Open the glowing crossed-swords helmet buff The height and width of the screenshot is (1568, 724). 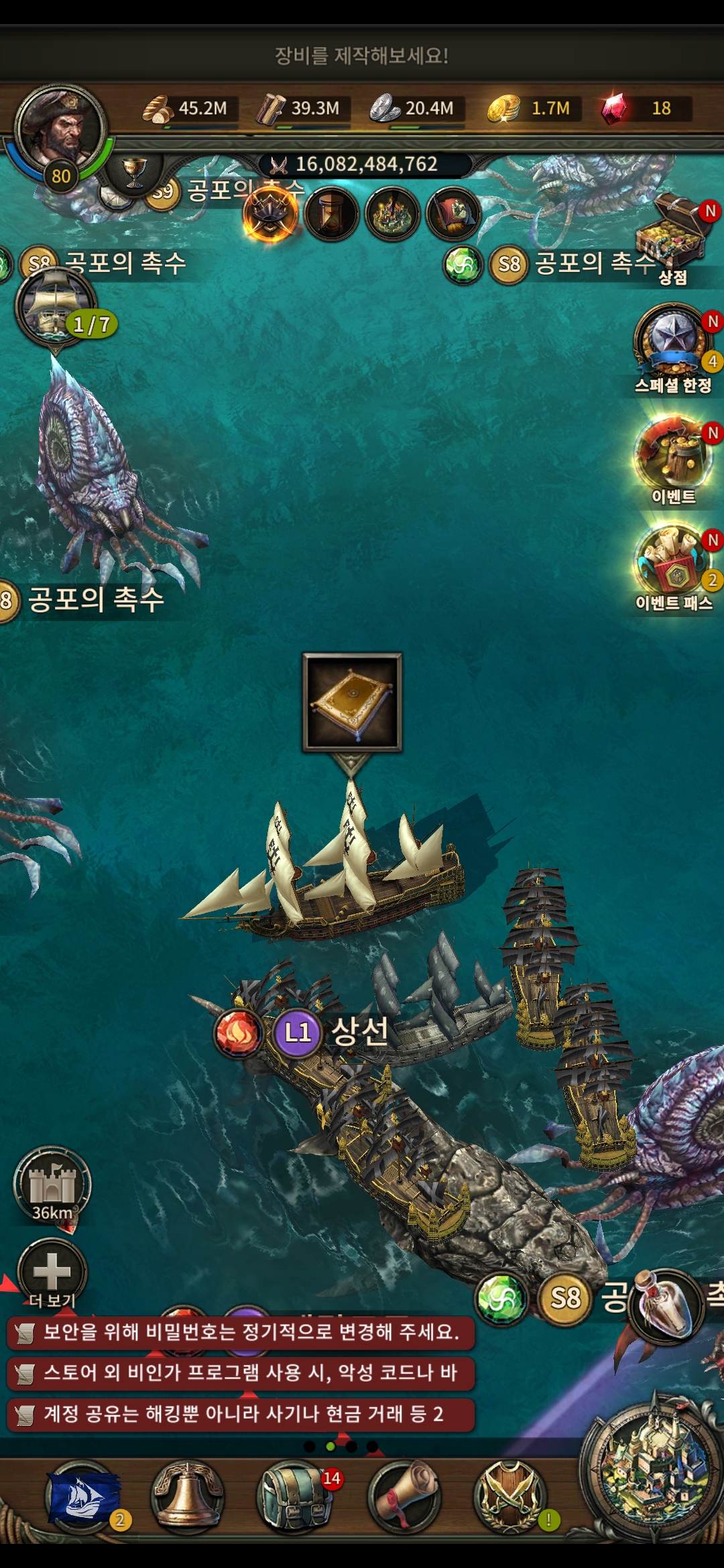click(270, 214)
